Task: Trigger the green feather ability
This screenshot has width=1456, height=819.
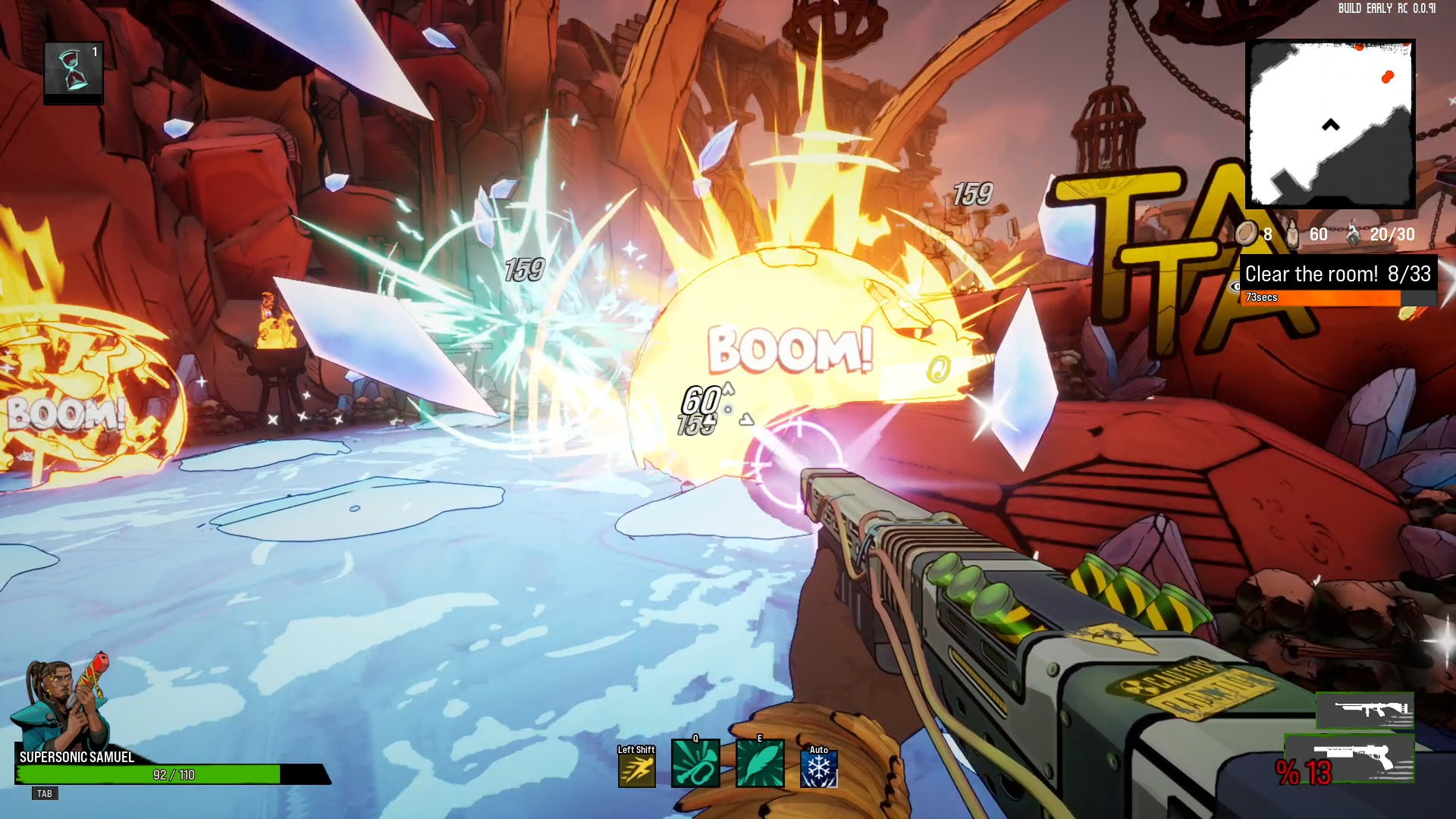Action: (x=759, y=764)
